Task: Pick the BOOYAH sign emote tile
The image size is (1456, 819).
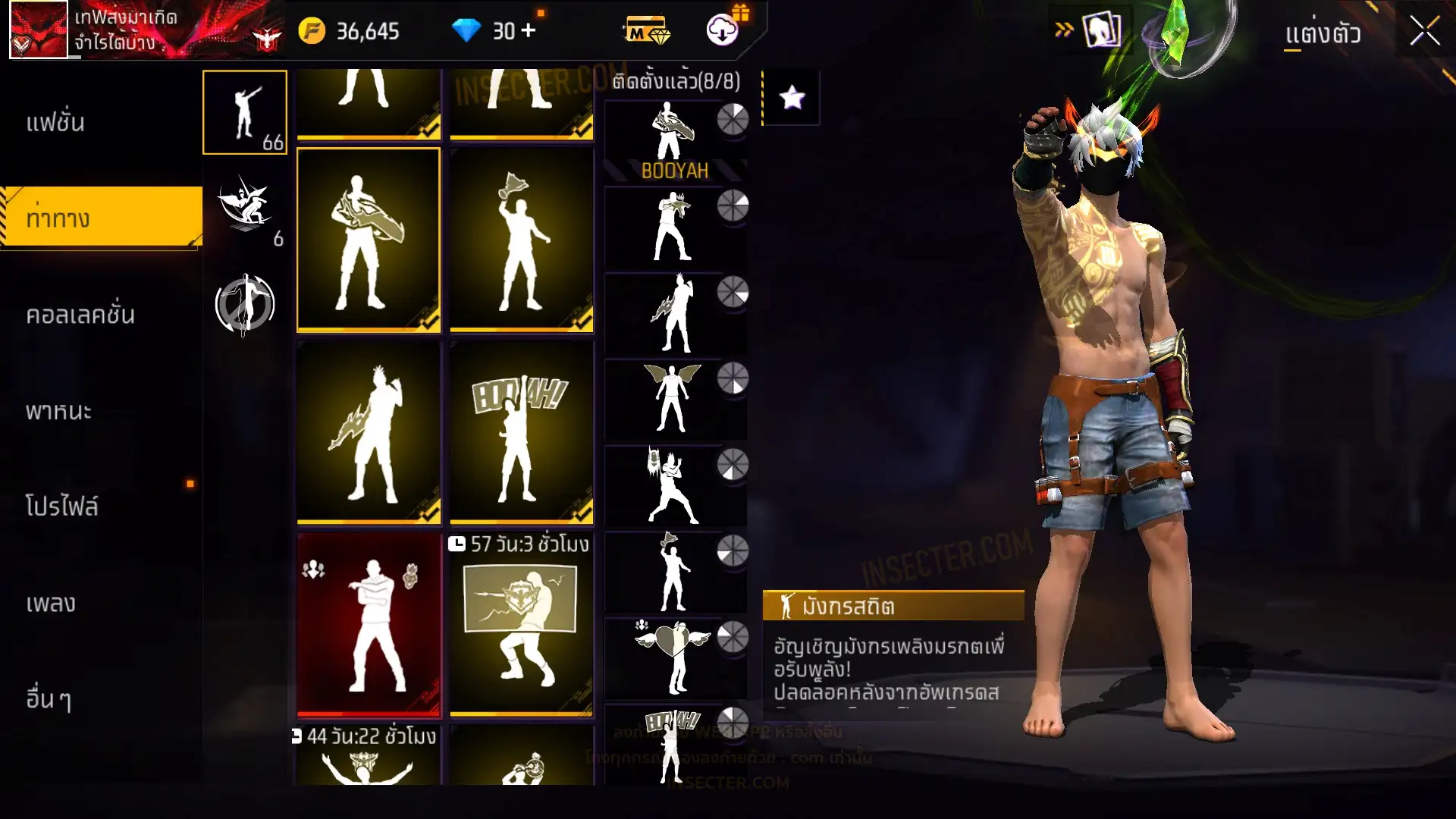Action: (522, 432)
